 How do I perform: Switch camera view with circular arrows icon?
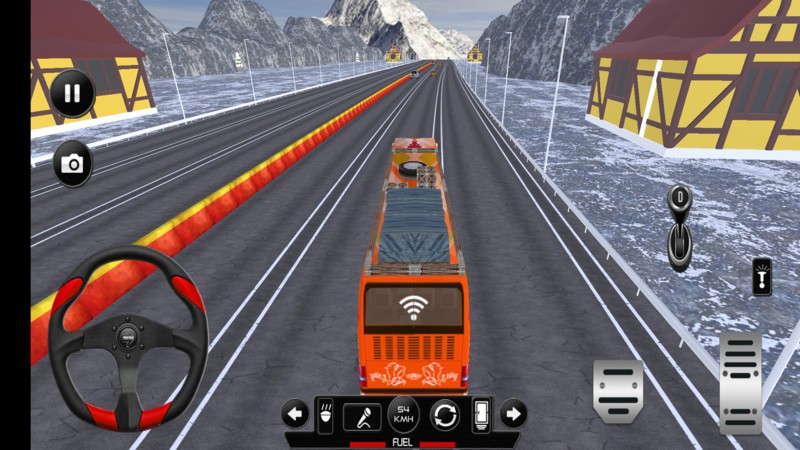[445, 414]
